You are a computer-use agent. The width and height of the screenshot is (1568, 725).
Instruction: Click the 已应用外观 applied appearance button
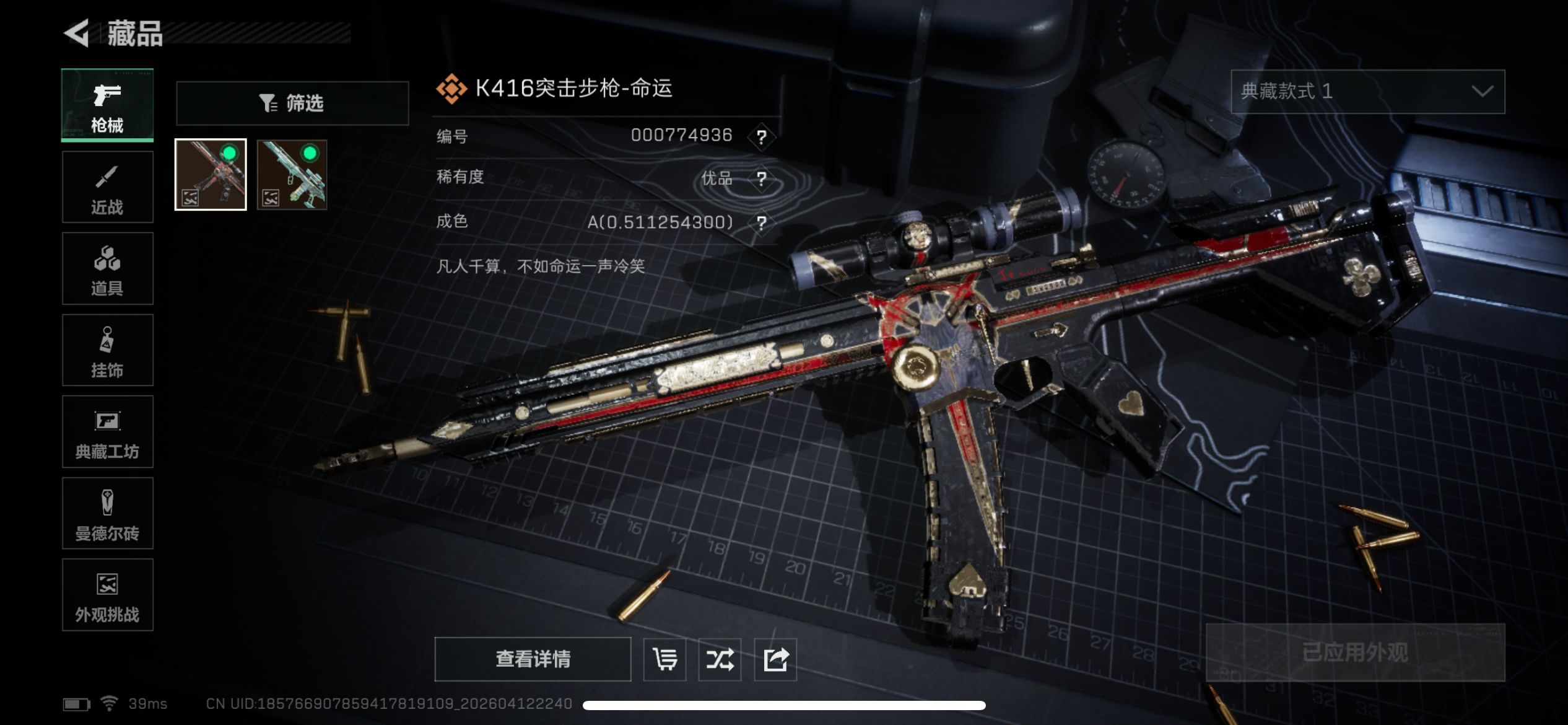pyautogui.click(x=1355, y=652)
